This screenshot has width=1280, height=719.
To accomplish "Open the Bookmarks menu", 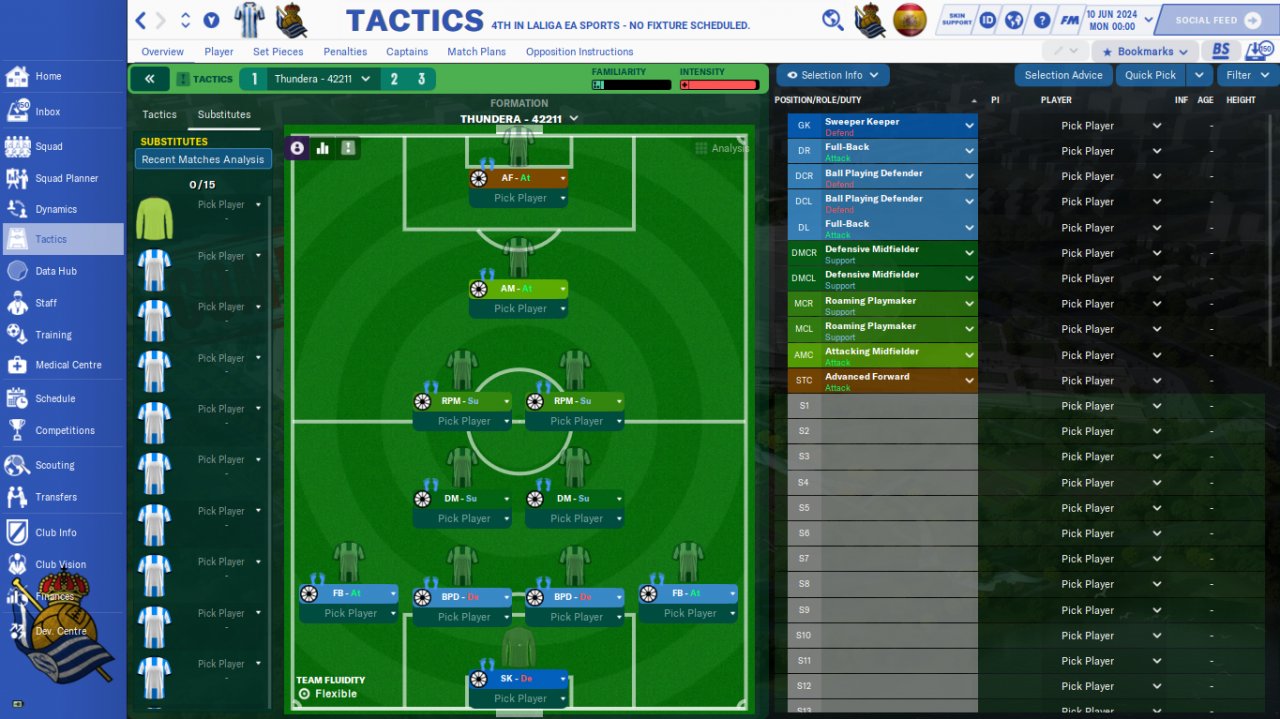I will 1145,52.
